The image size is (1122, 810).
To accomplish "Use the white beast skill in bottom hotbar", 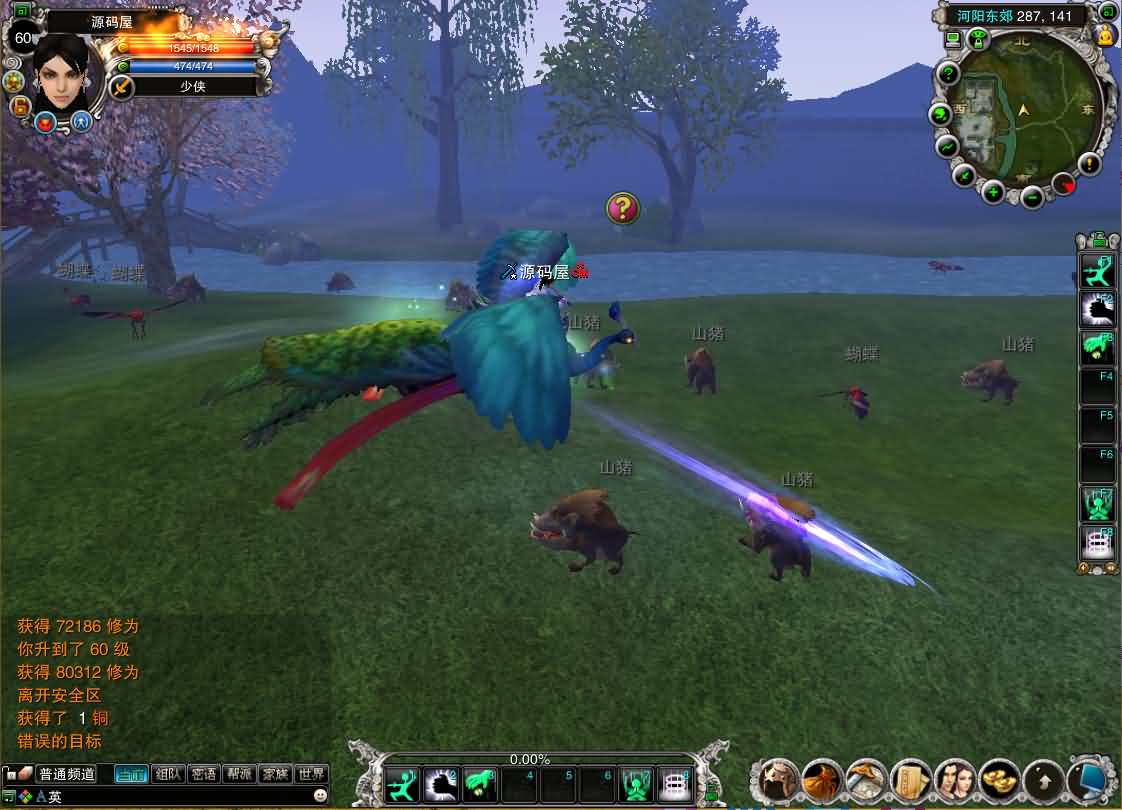I will [441, 784].
